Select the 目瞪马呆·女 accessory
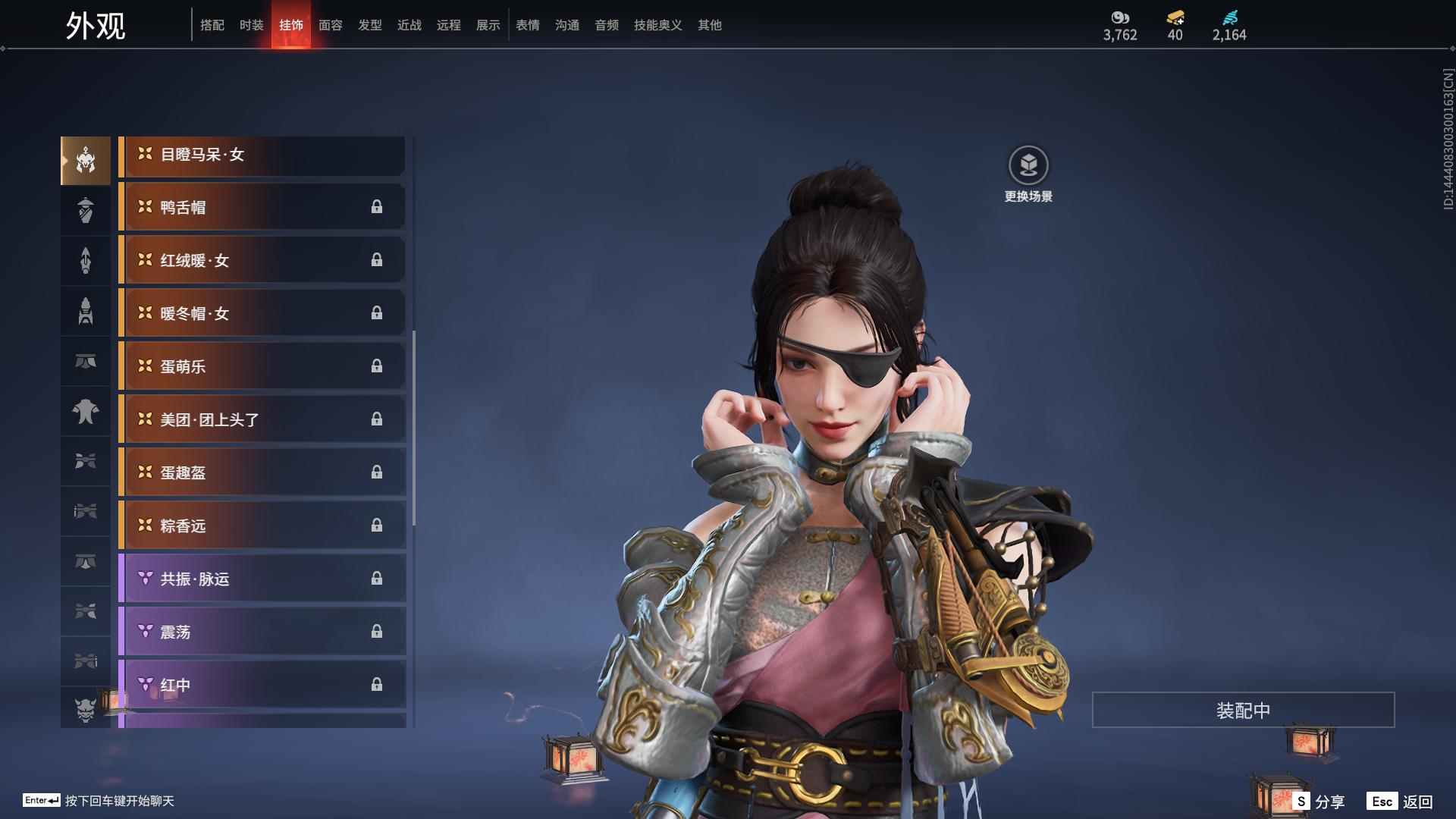1456x819 pixels. click(x=262, y=155)
